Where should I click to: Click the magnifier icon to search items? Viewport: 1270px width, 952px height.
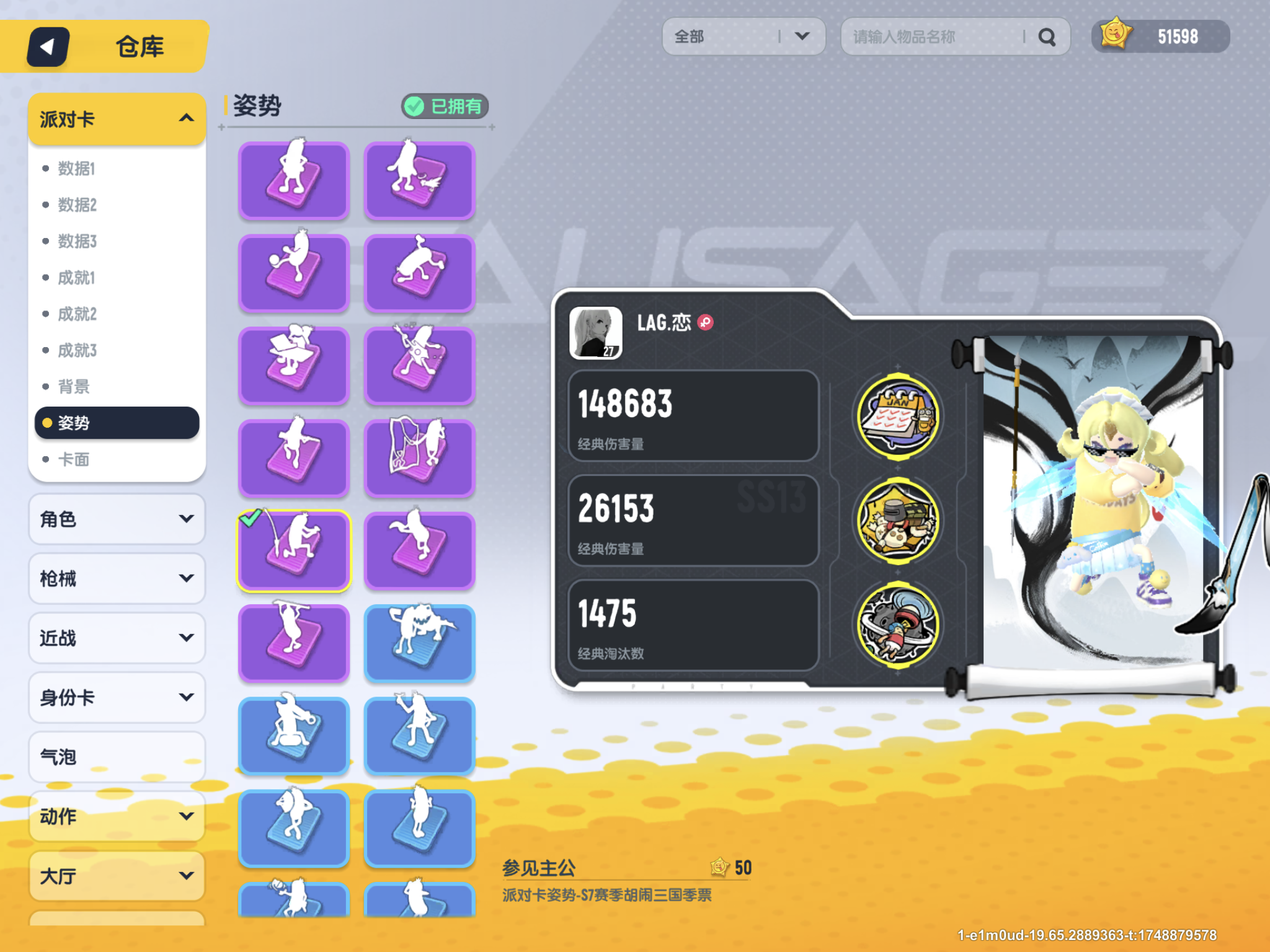tap(1048, 37)
